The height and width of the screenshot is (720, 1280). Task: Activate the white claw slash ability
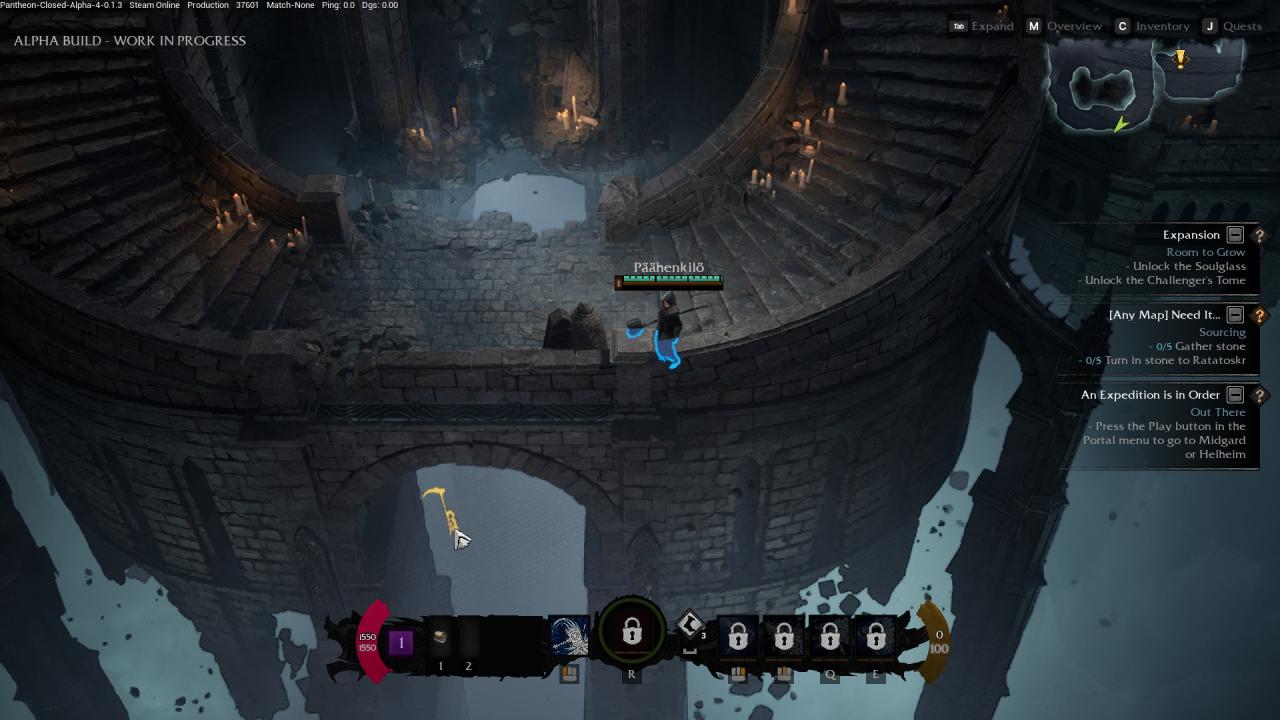point(569,637)
